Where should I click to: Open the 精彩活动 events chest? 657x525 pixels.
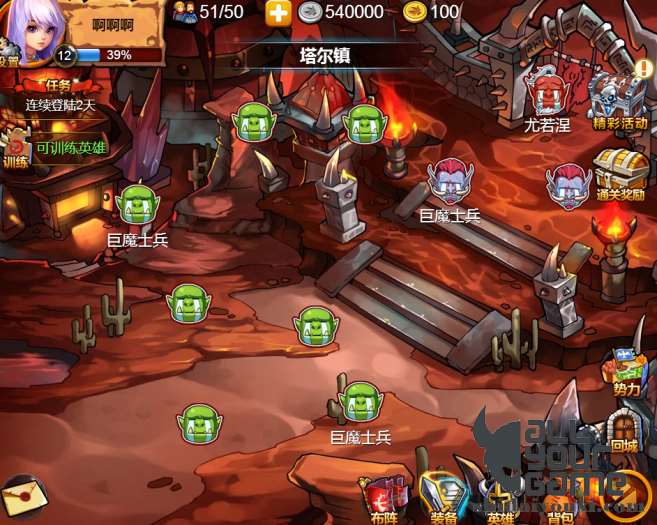pos(619,98)
